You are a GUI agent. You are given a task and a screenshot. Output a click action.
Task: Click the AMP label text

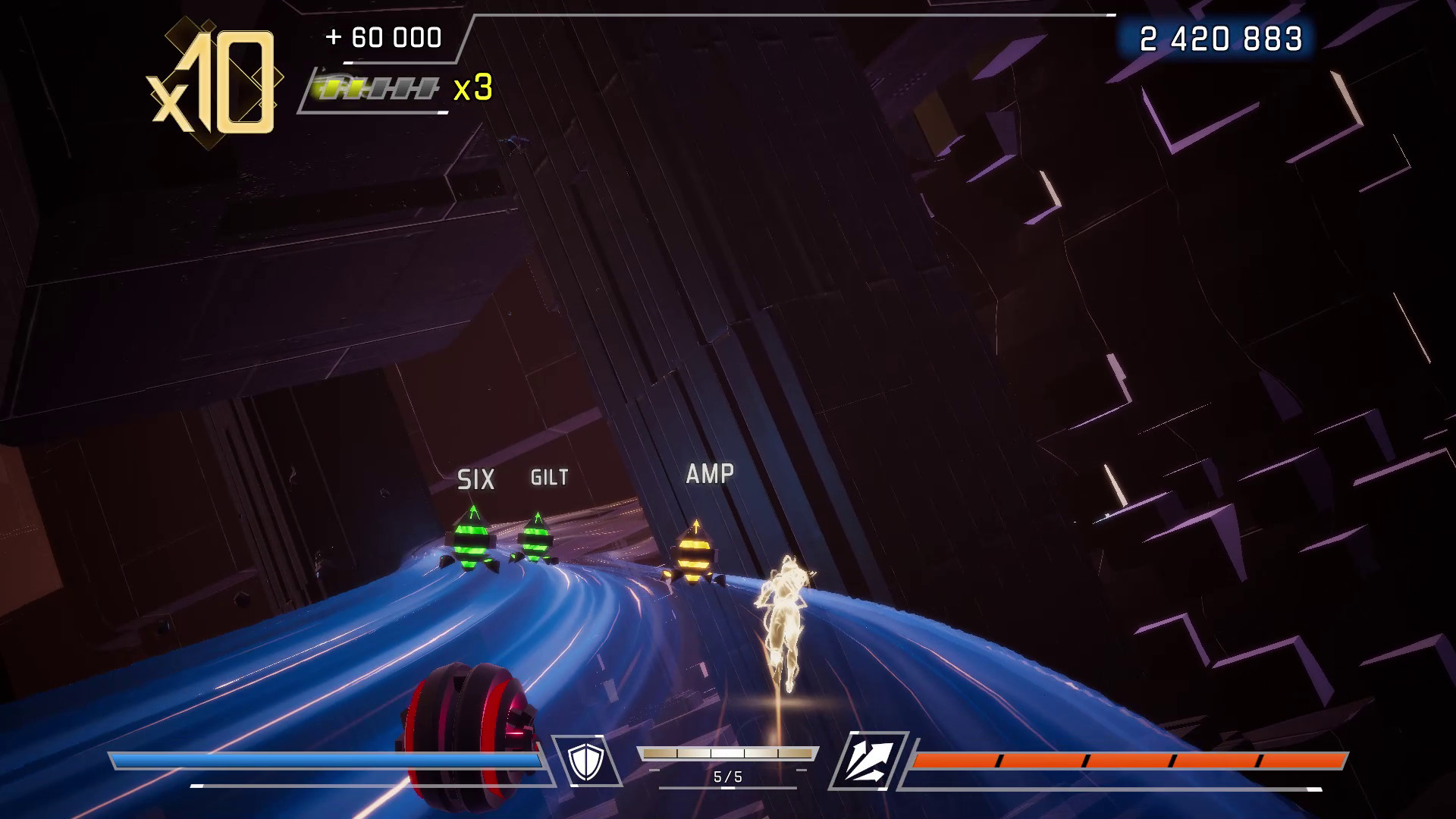coord(710,474)
